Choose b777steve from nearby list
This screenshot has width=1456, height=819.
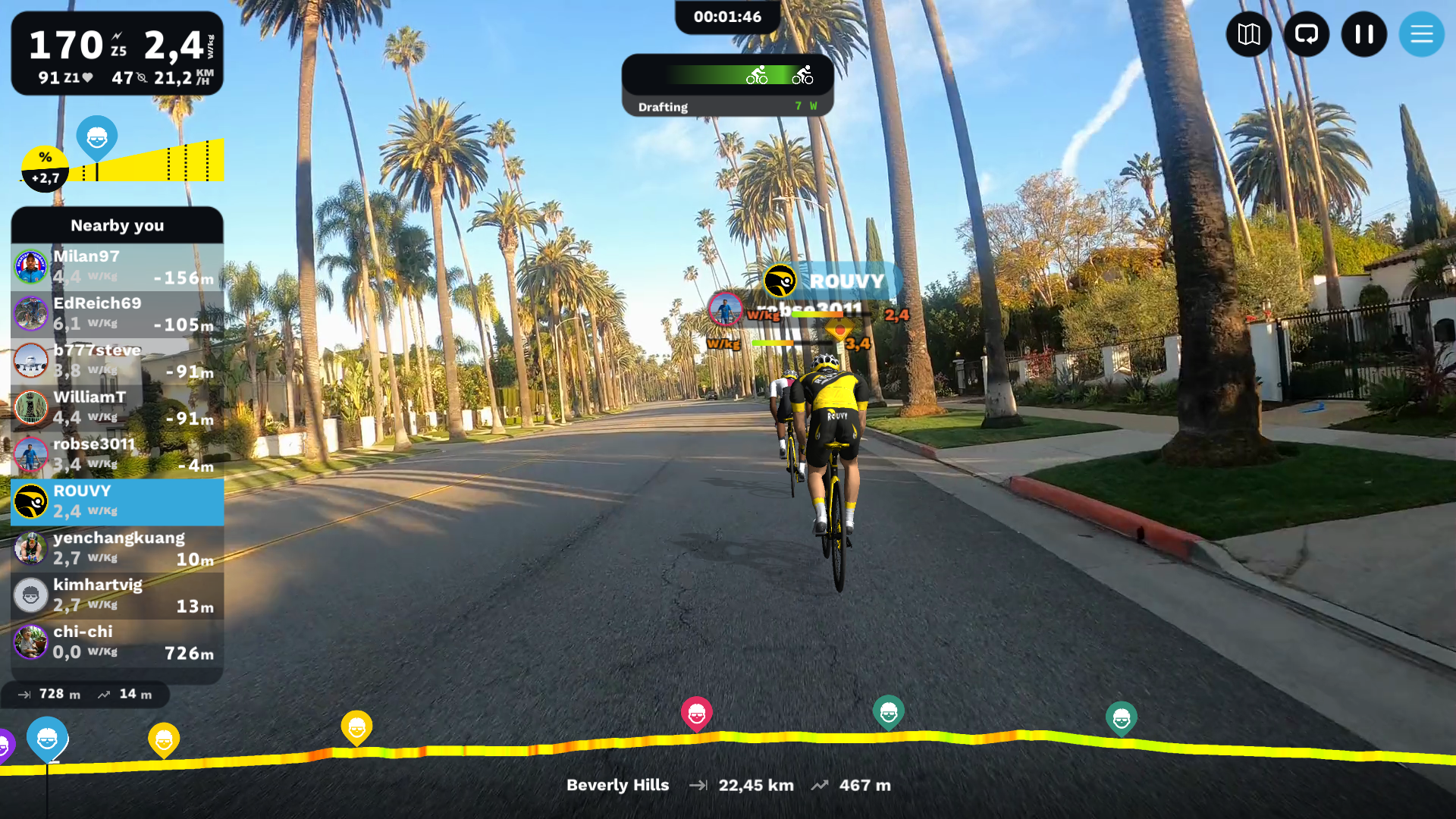[118, 361]
